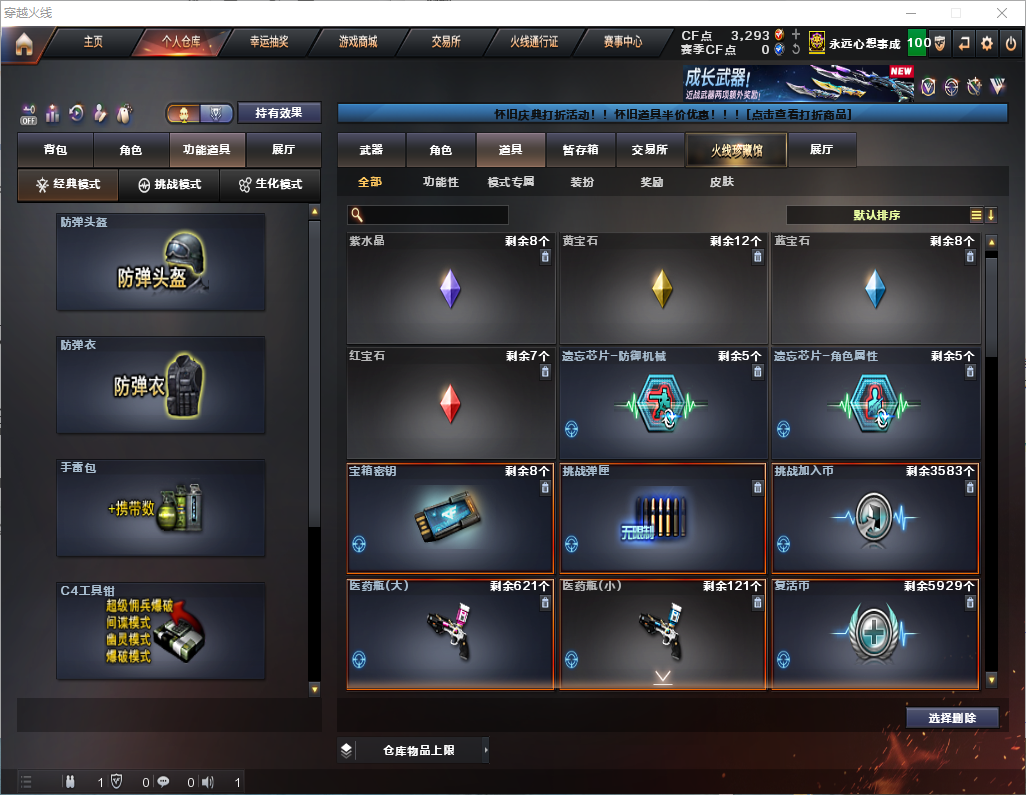
Task: Open the 交易所 exchange in top menu
Action: click(446, 42)
